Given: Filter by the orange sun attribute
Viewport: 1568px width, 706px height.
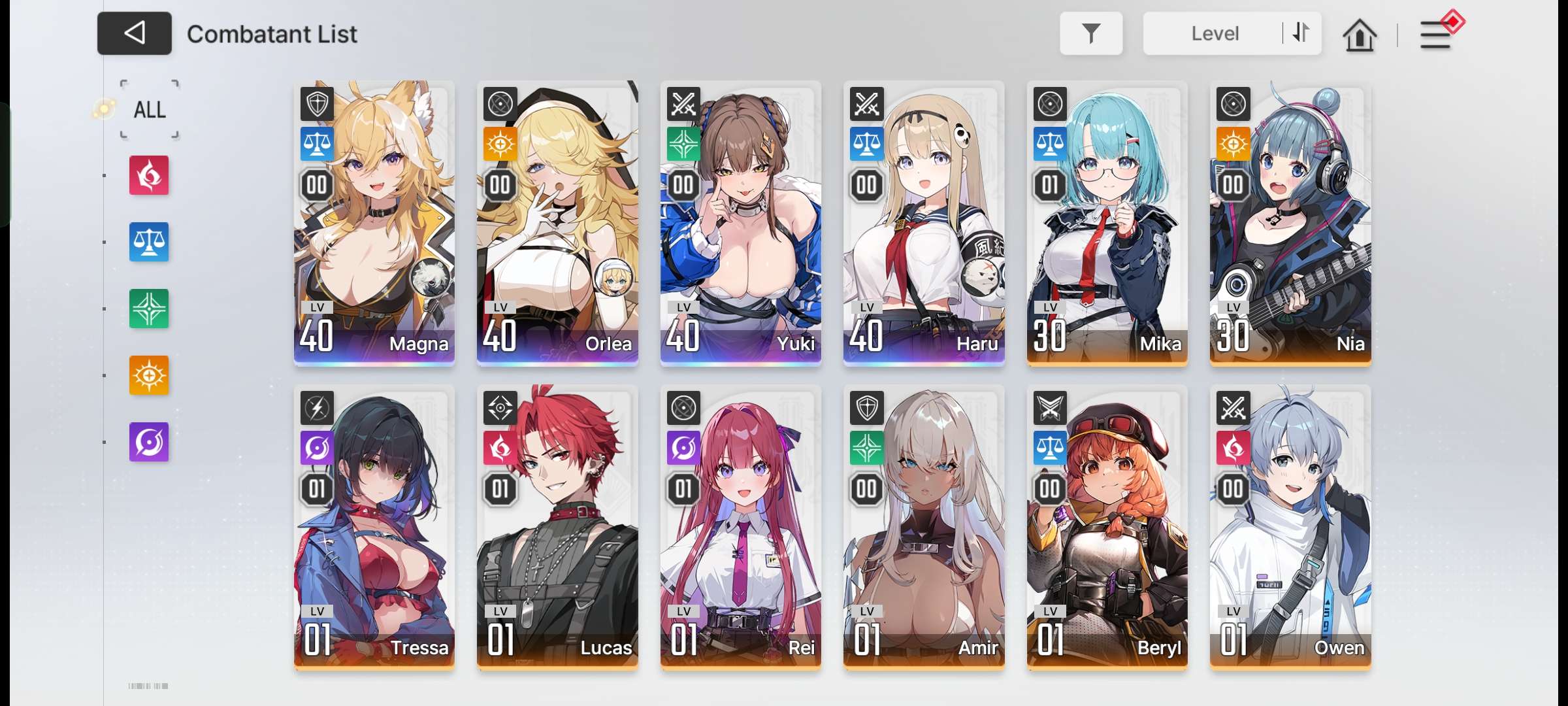Looking at the screenshot, I should tap(149, 375).
